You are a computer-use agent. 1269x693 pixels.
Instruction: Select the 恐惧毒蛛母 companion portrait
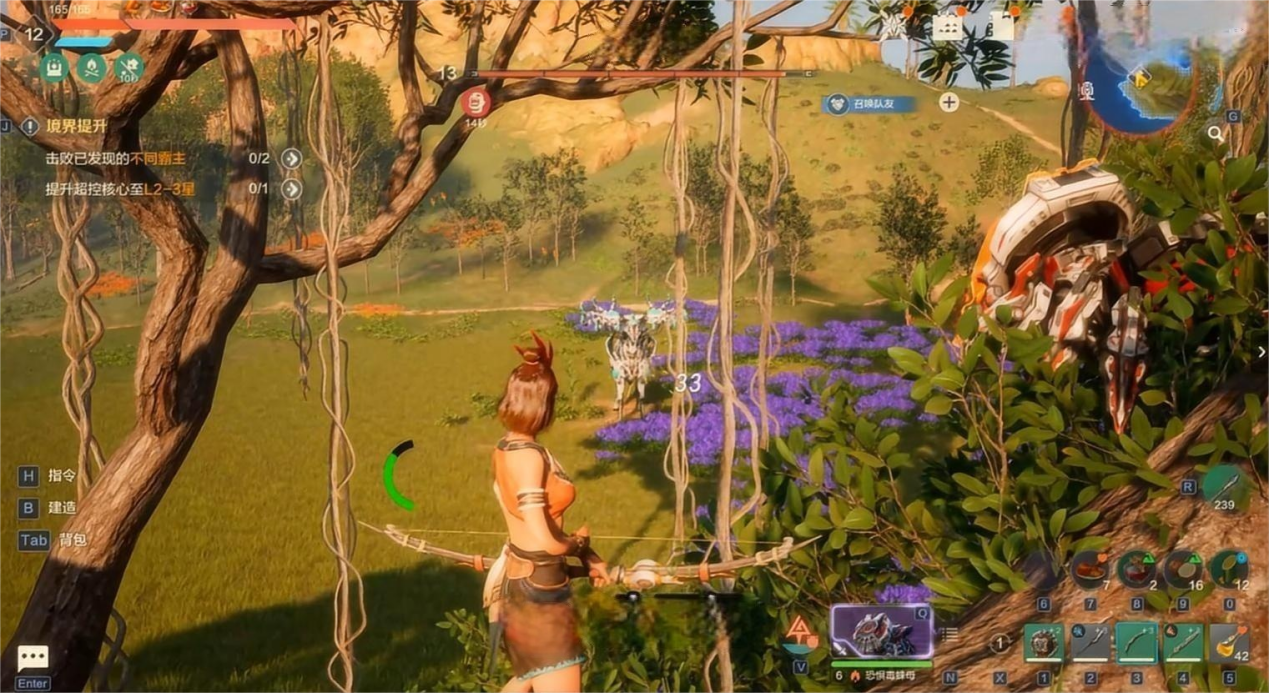881,630
